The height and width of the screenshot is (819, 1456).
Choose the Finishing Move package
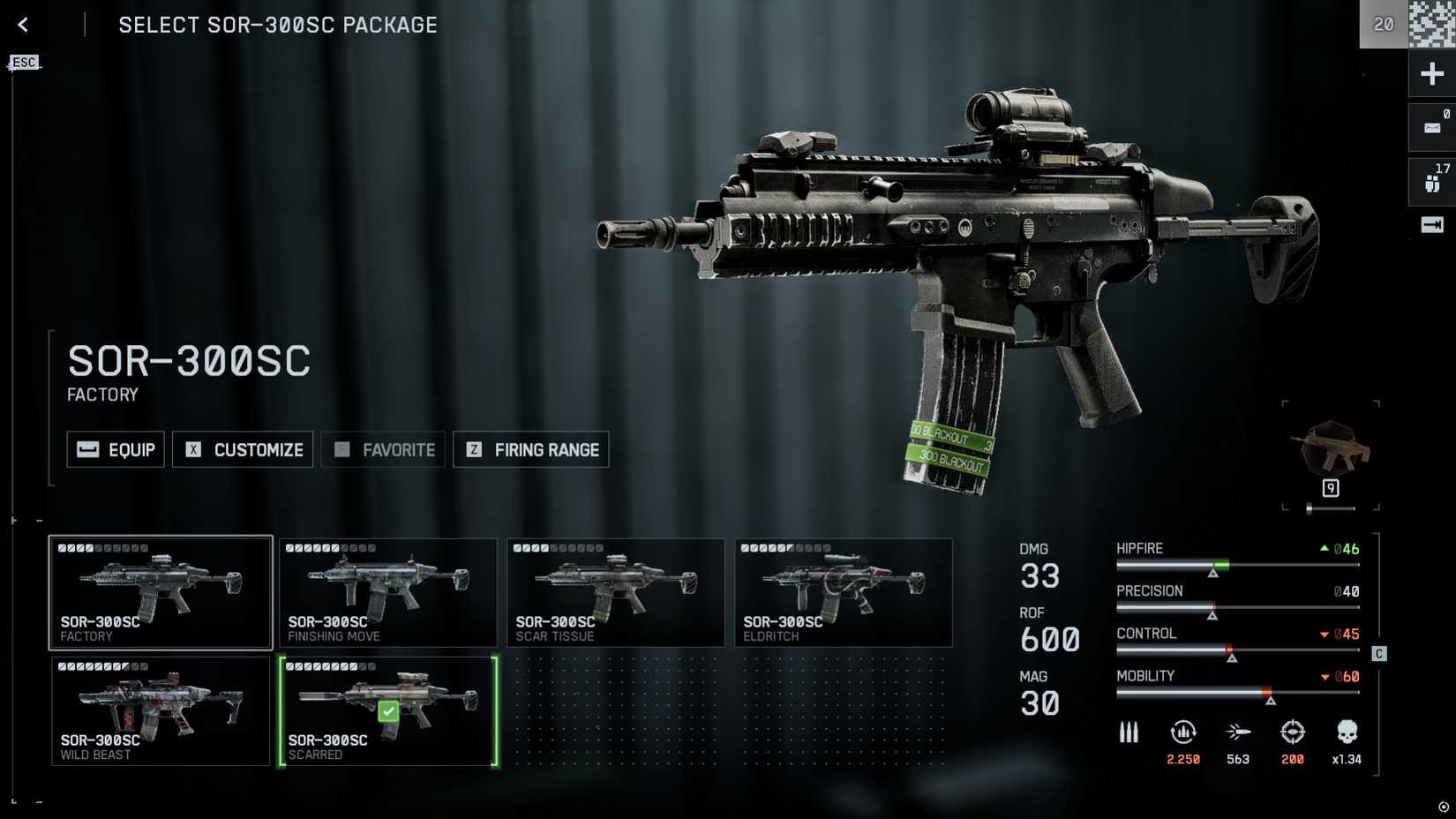tap(388, 592)
